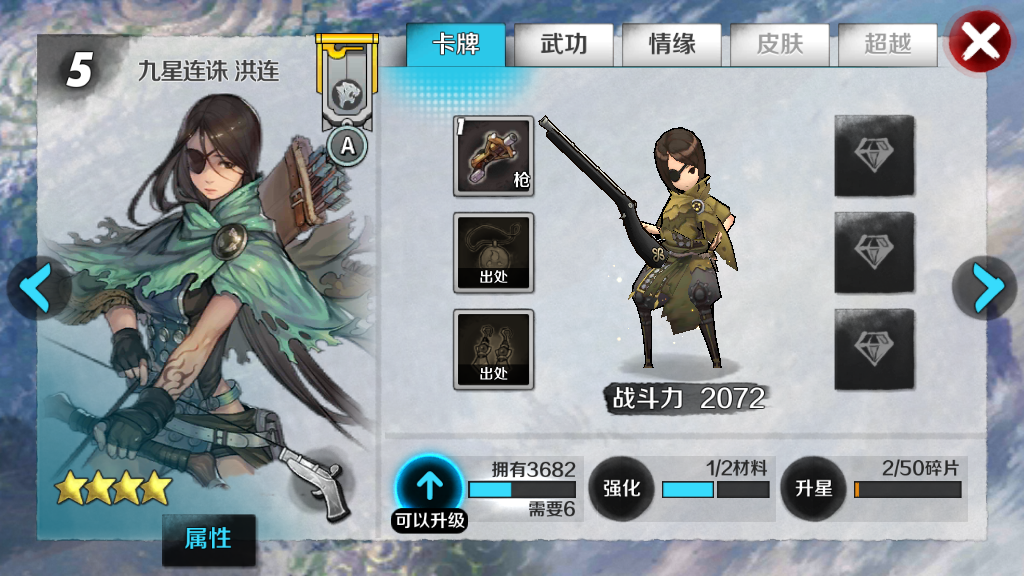Open the 强化 enhancement button
This screenshot has width=1024, height=576.
(621, 488)
